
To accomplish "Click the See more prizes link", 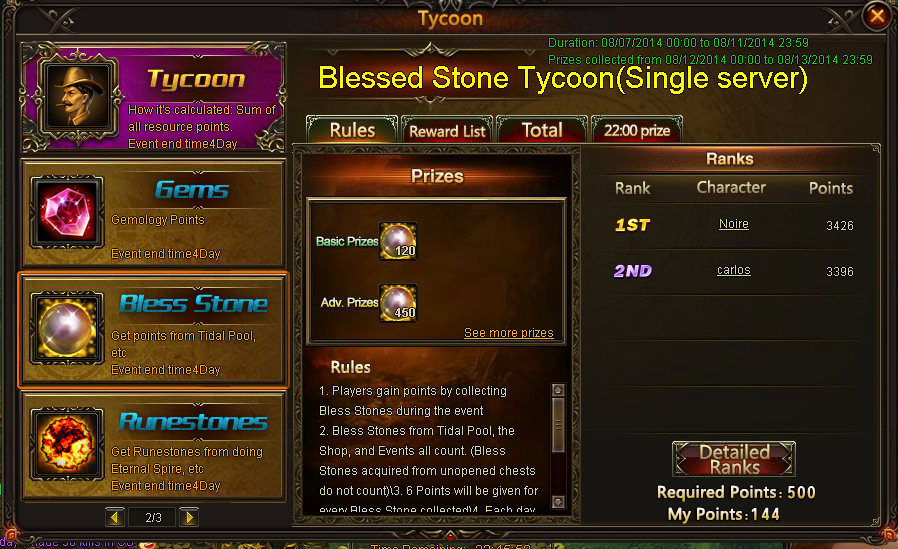I will tap(508, 333).
